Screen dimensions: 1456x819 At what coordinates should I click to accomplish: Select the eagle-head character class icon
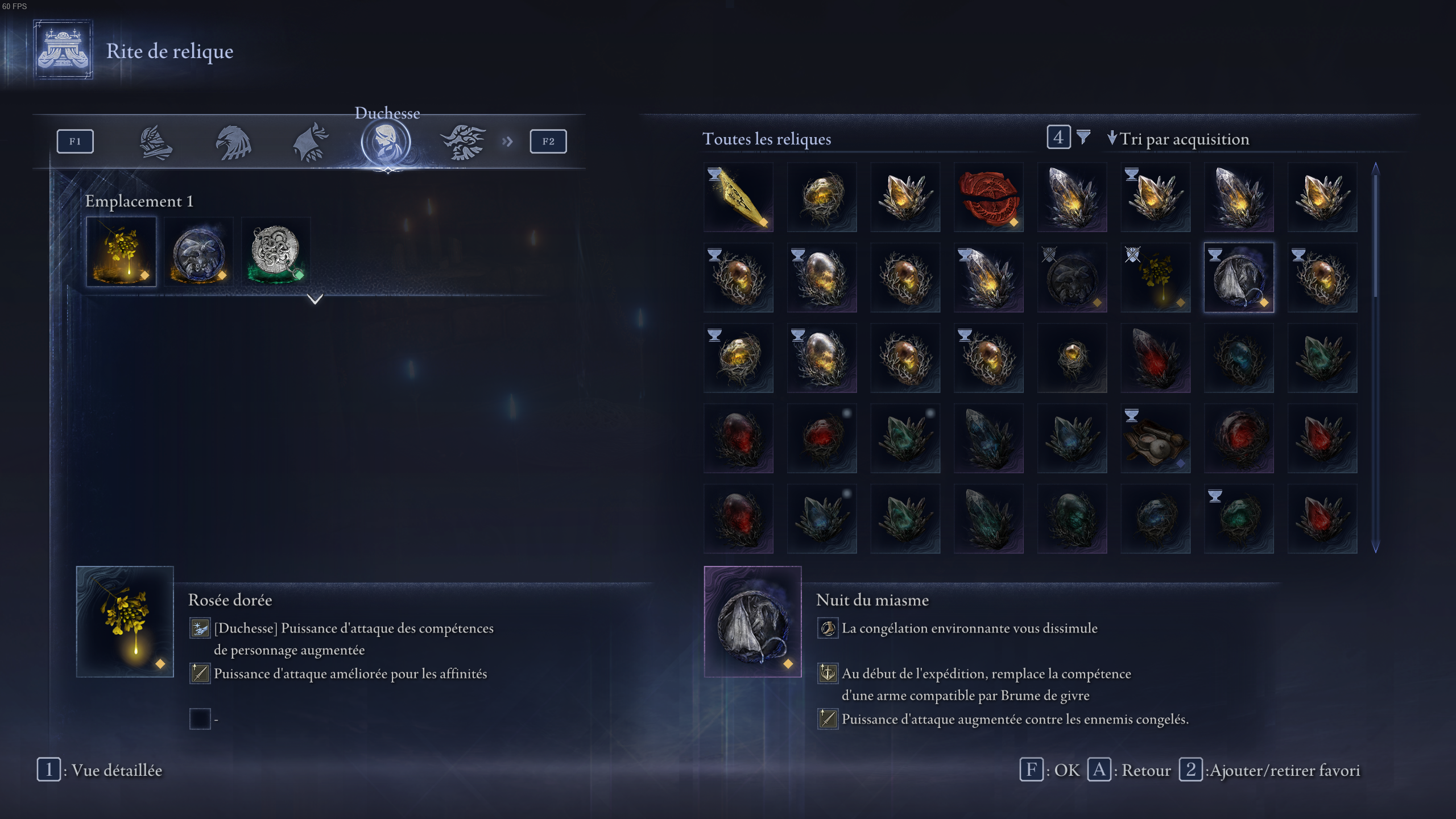point(232,141)
